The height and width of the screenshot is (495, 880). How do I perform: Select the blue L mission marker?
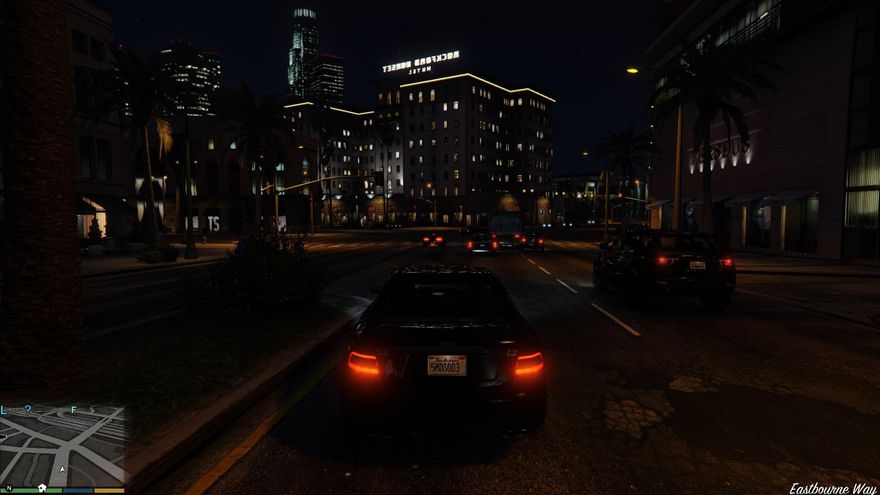click(x=4, y=410)
